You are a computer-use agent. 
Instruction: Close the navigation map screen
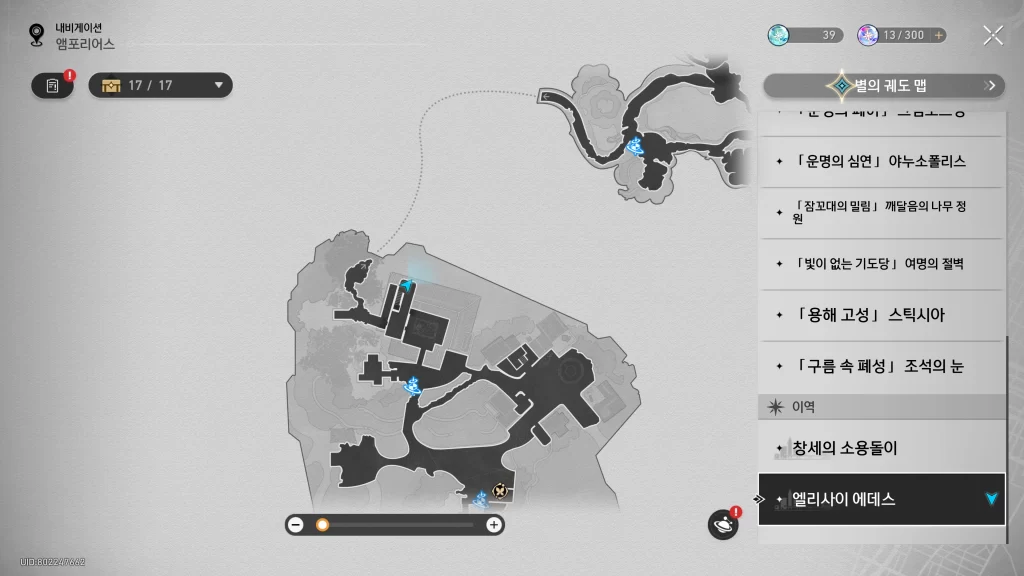992,36
